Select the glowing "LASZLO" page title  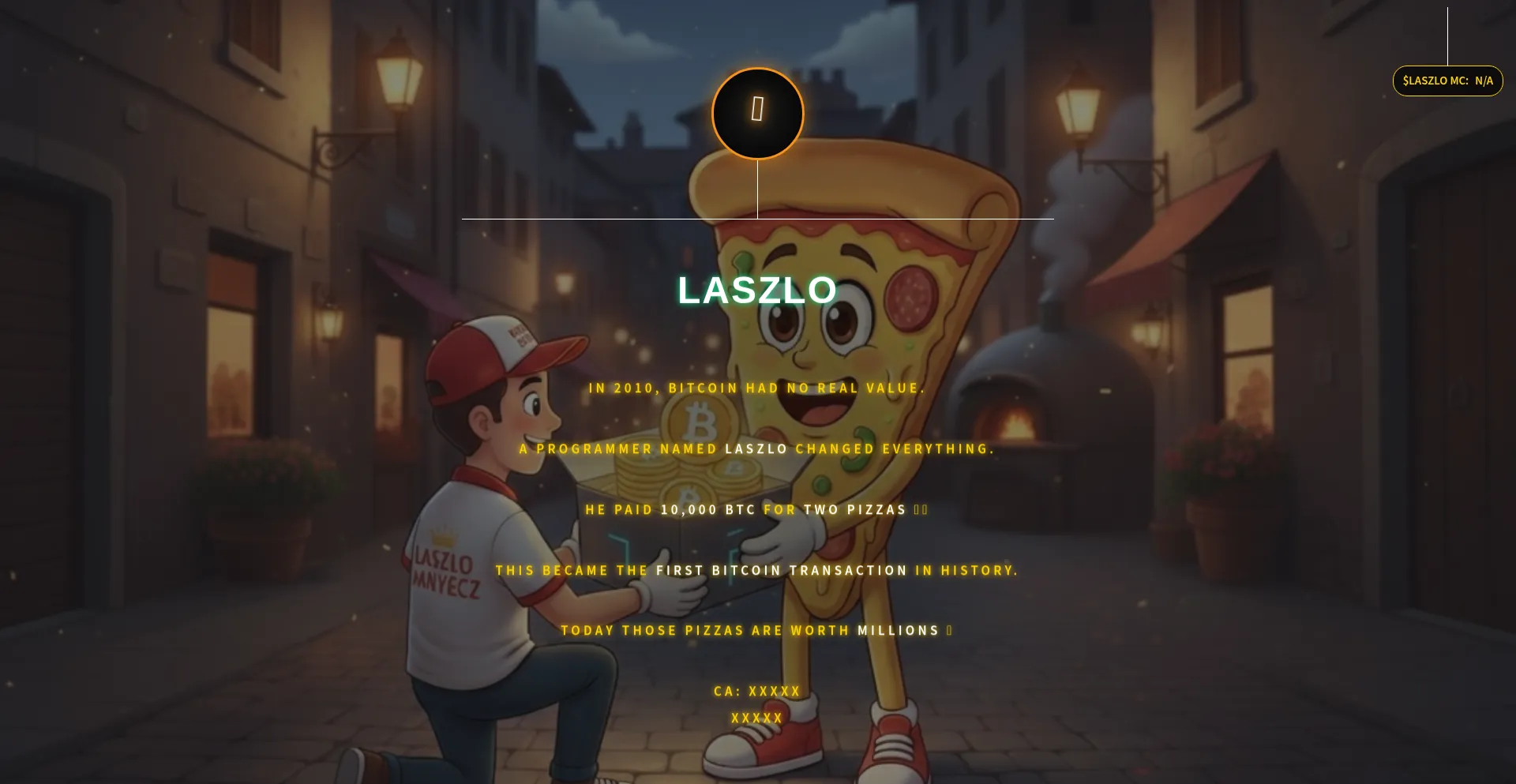756,291
